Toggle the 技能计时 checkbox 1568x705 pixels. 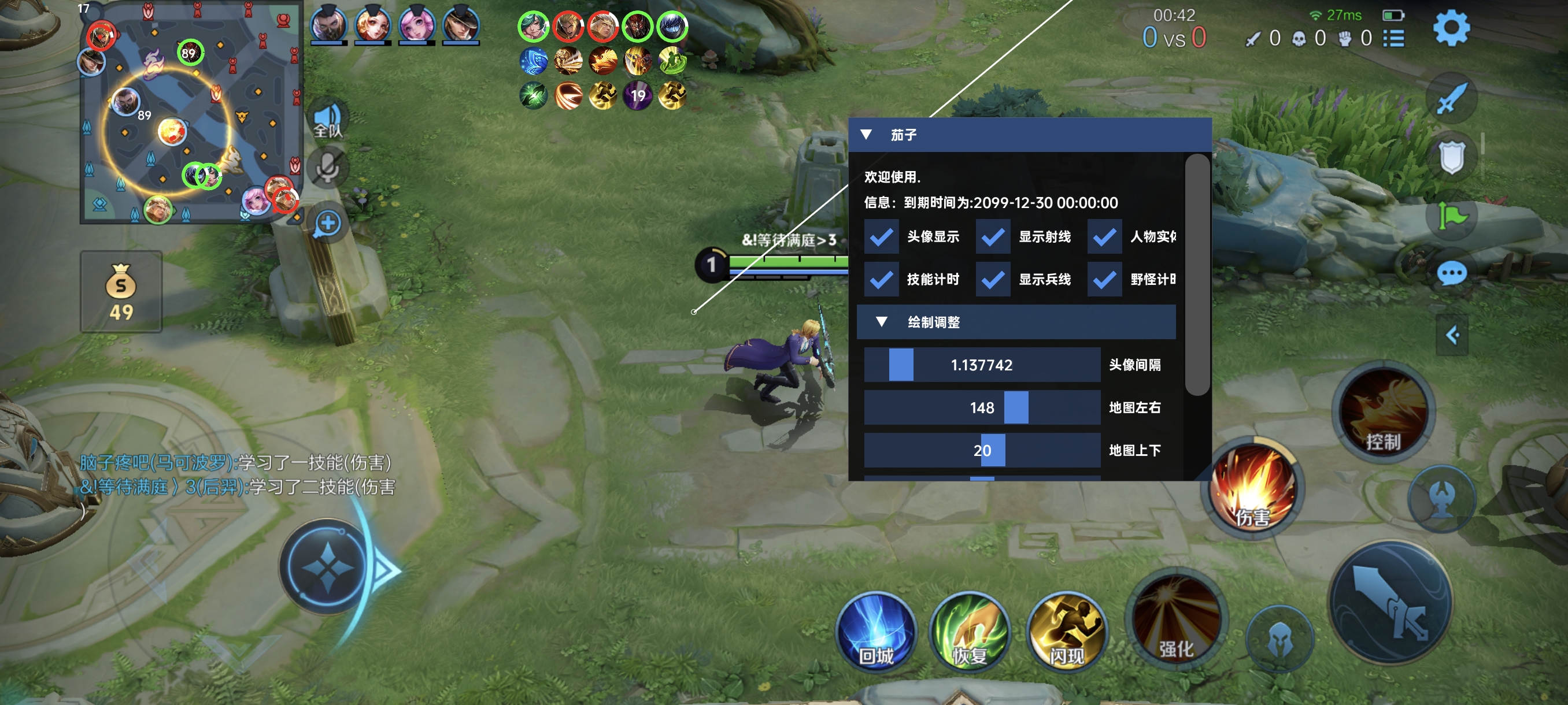[881, 279]
